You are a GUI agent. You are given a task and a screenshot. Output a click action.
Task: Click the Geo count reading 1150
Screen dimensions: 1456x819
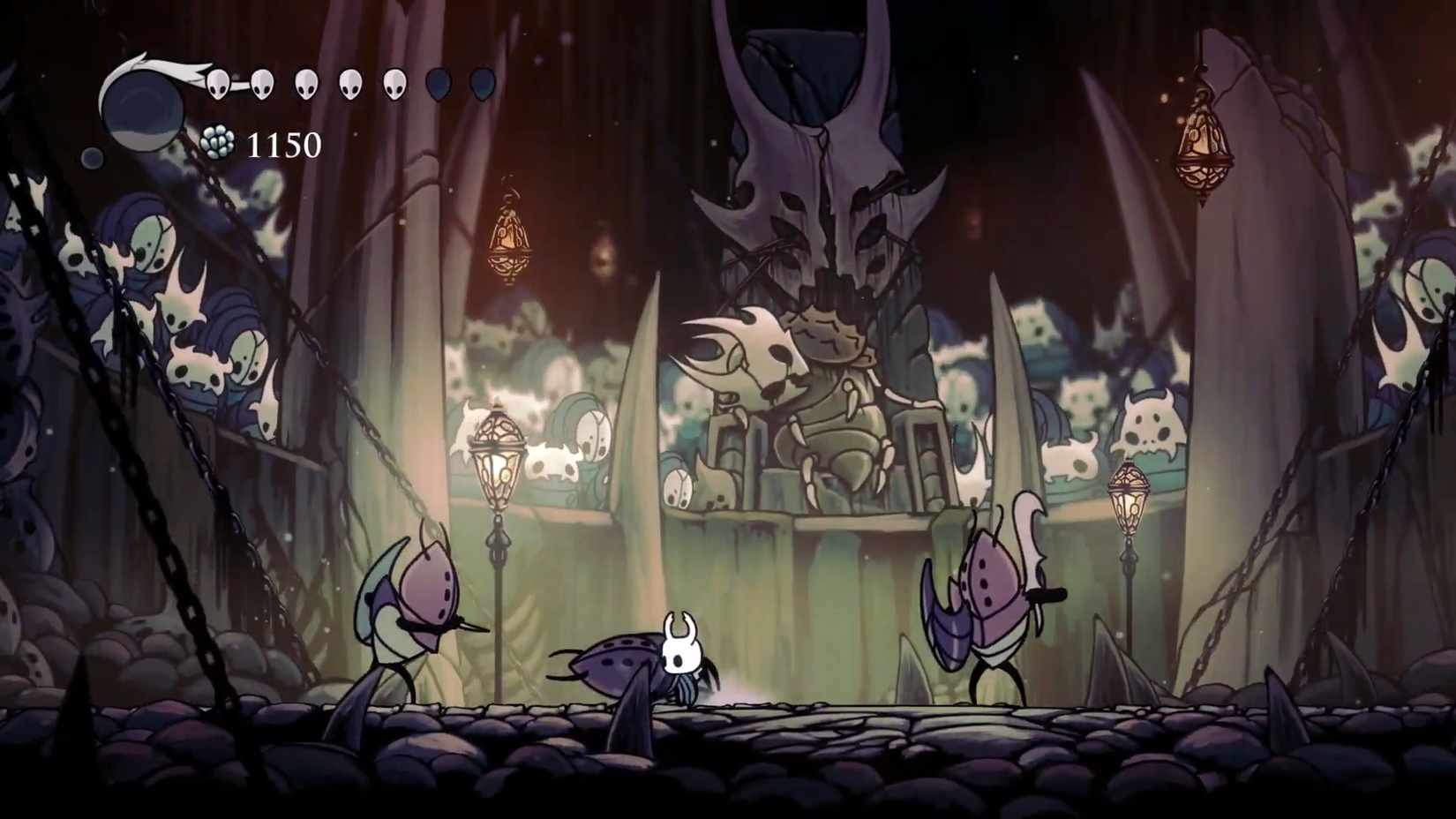click(x=282, y=143)
